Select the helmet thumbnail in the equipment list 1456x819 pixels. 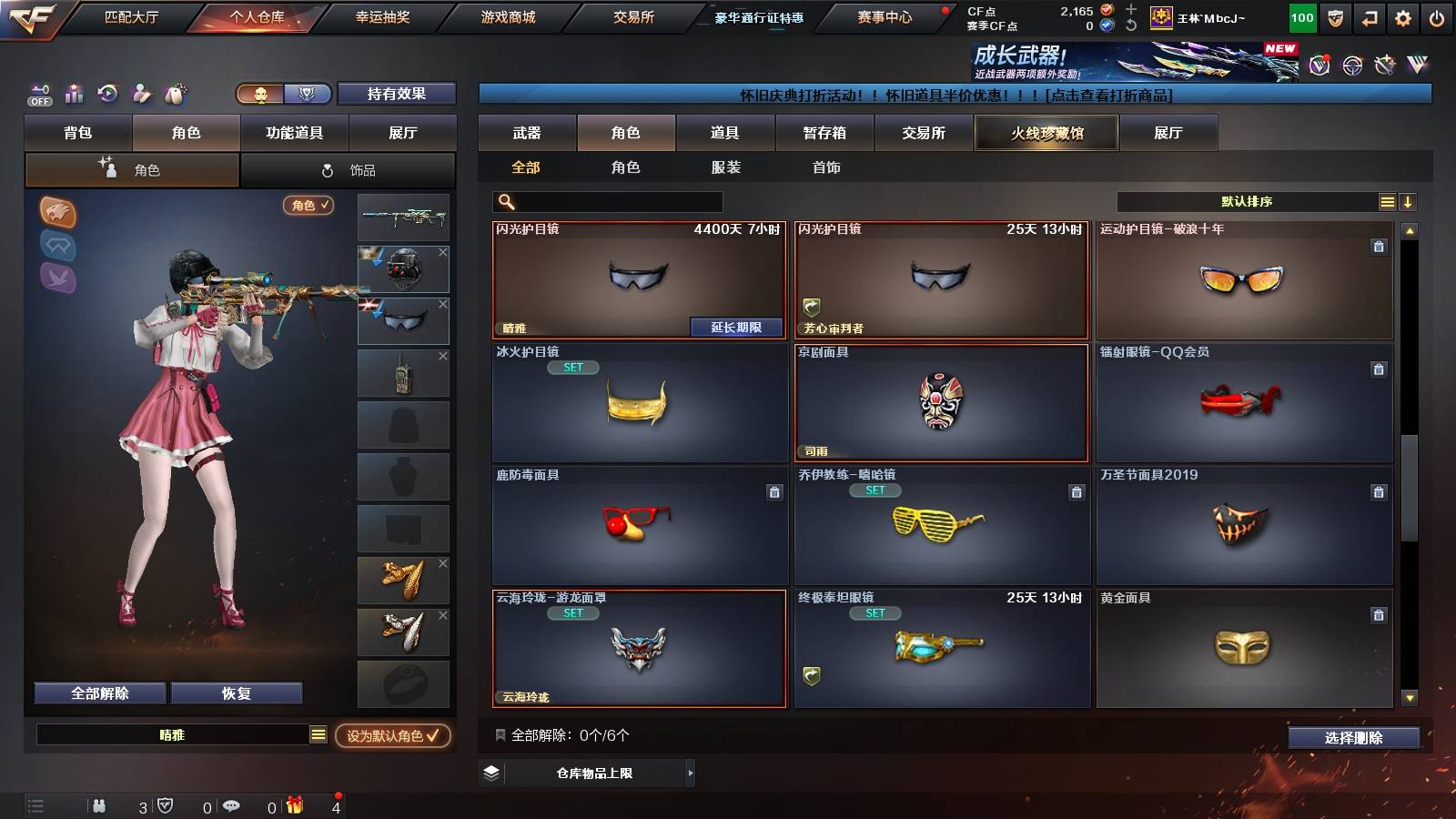tap(403, 268)
